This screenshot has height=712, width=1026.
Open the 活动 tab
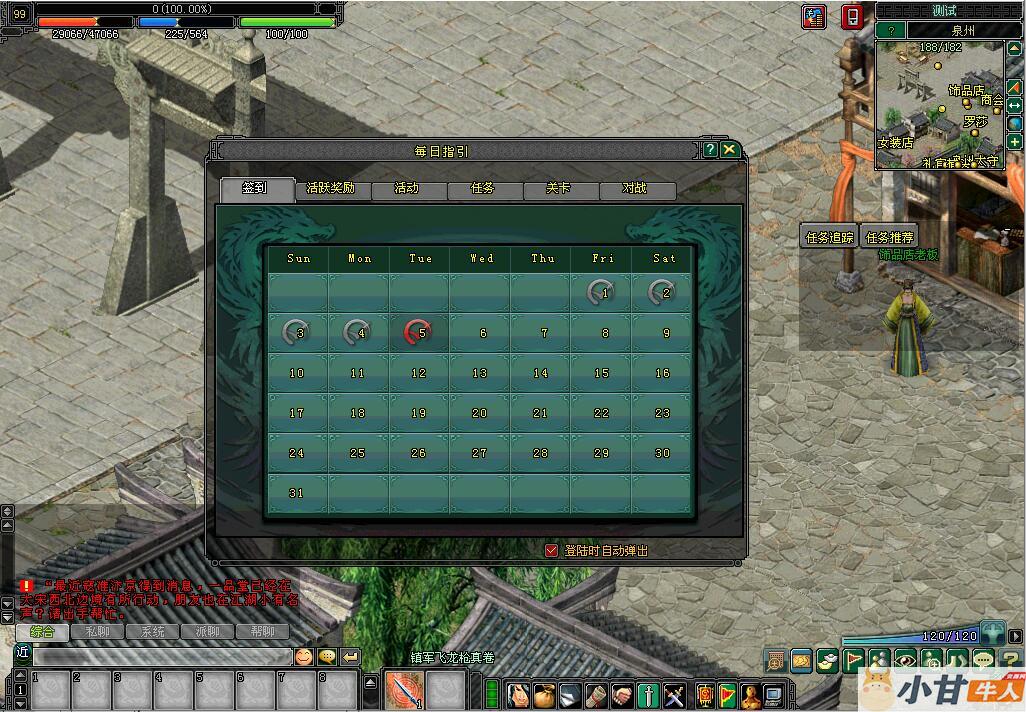click(x=407, y=189)
